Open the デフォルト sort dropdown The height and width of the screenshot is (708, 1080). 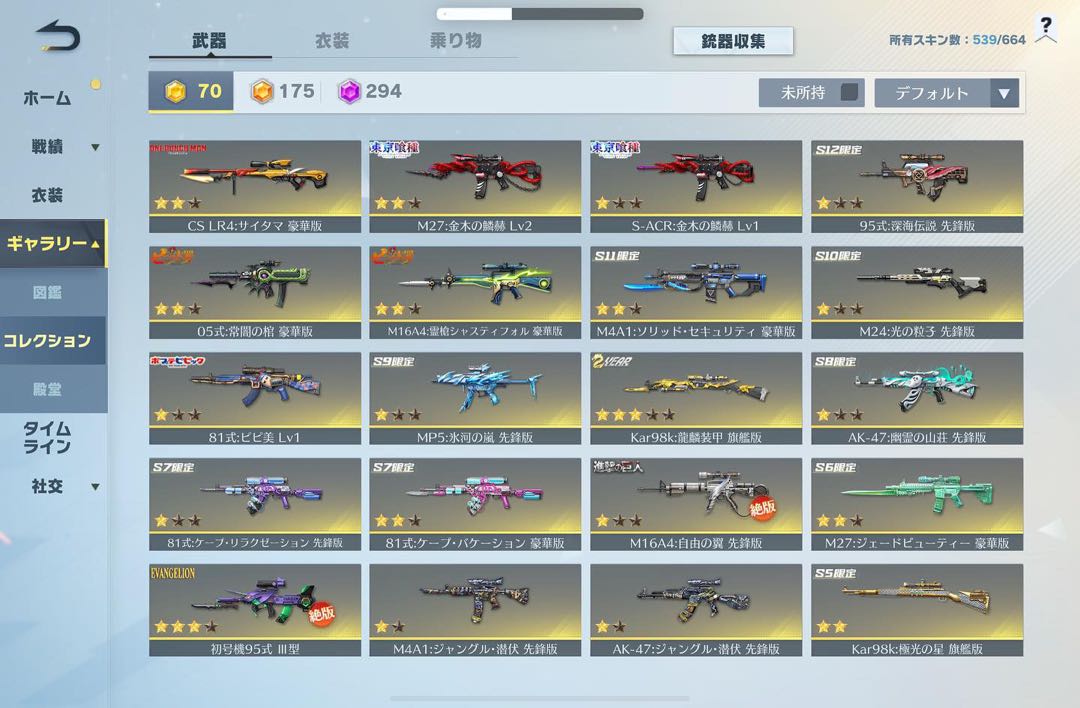(946, 93)
